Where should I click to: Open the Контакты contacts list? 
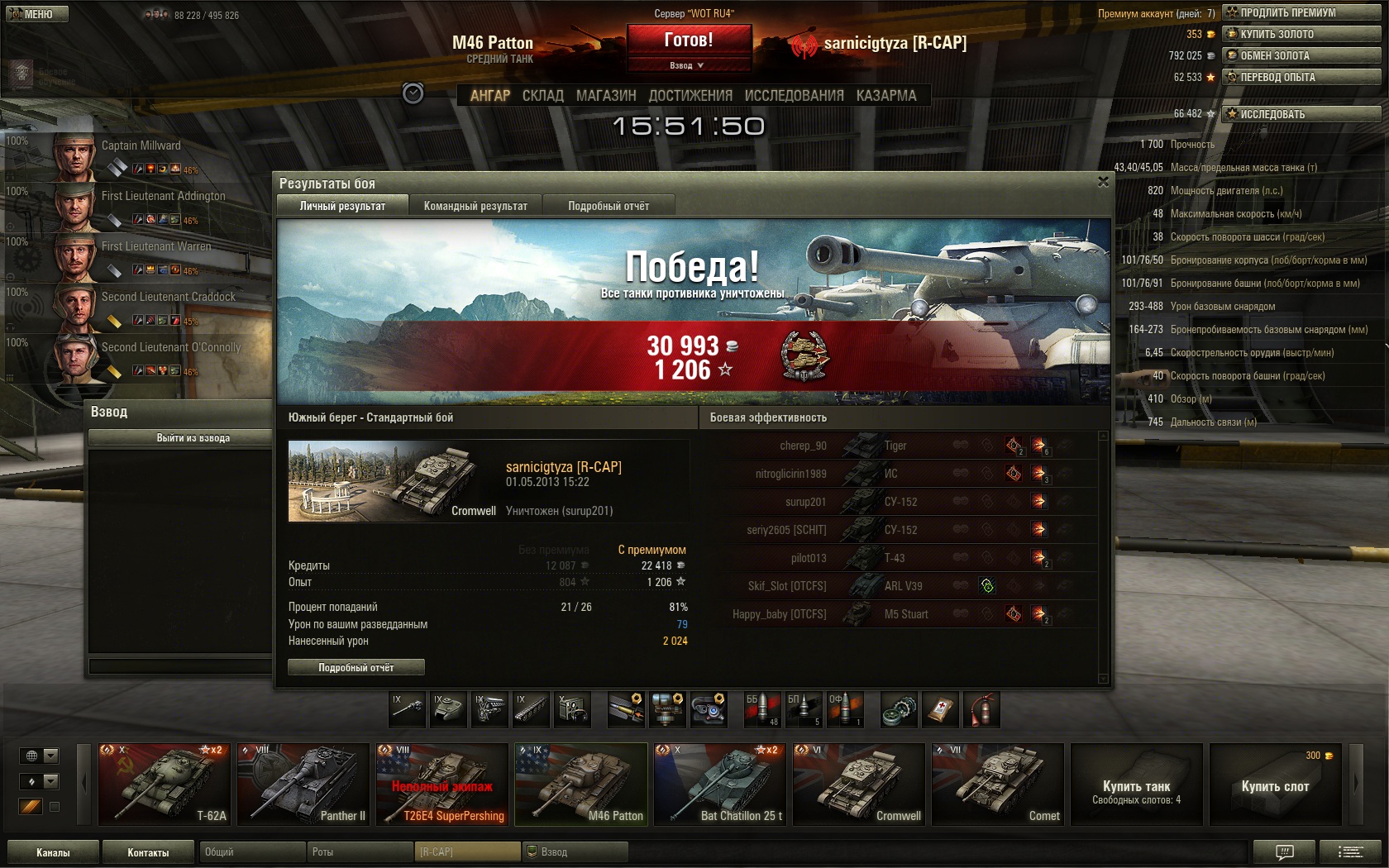pyautogui.click(x=148, y=852)
